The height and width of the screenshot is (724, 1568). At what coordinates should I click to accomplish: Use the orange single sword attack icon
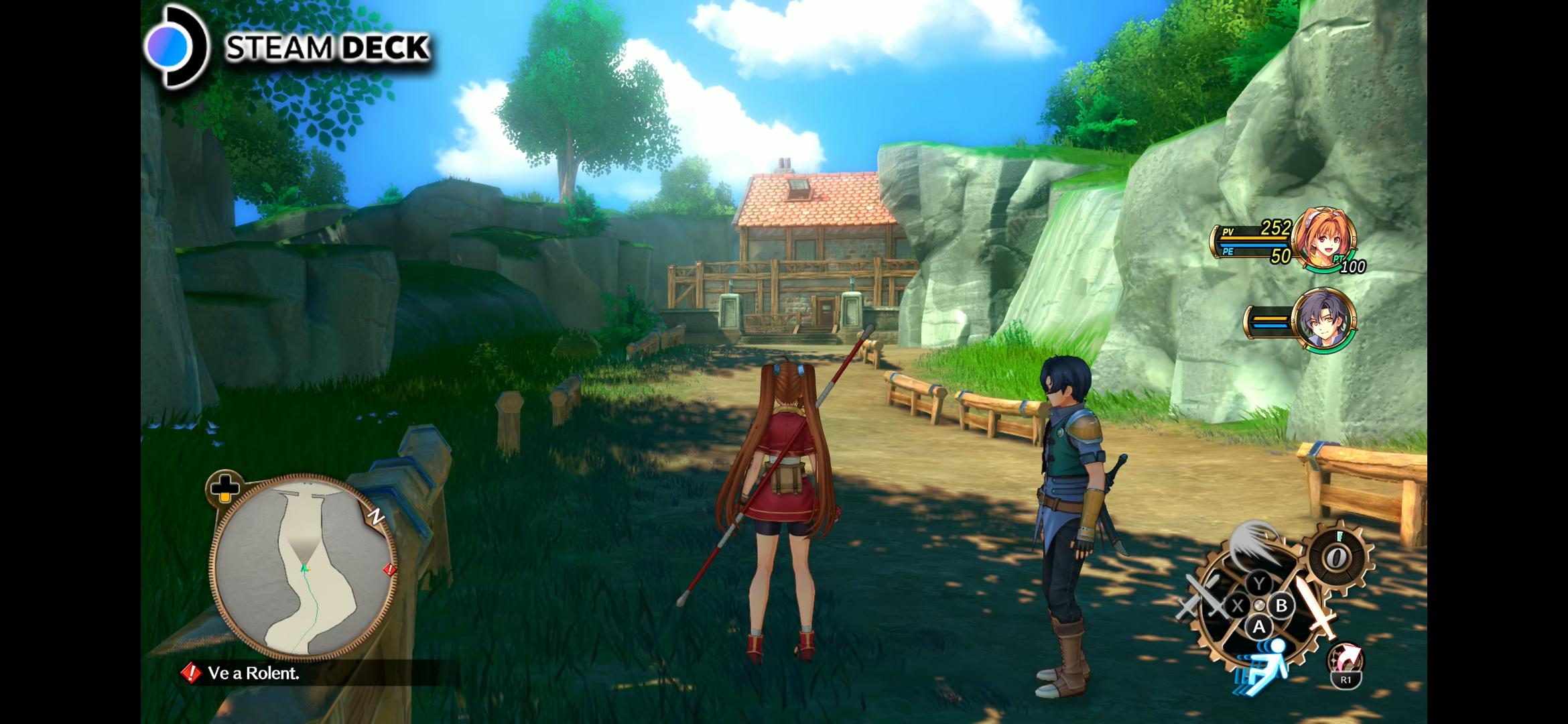1317,607
